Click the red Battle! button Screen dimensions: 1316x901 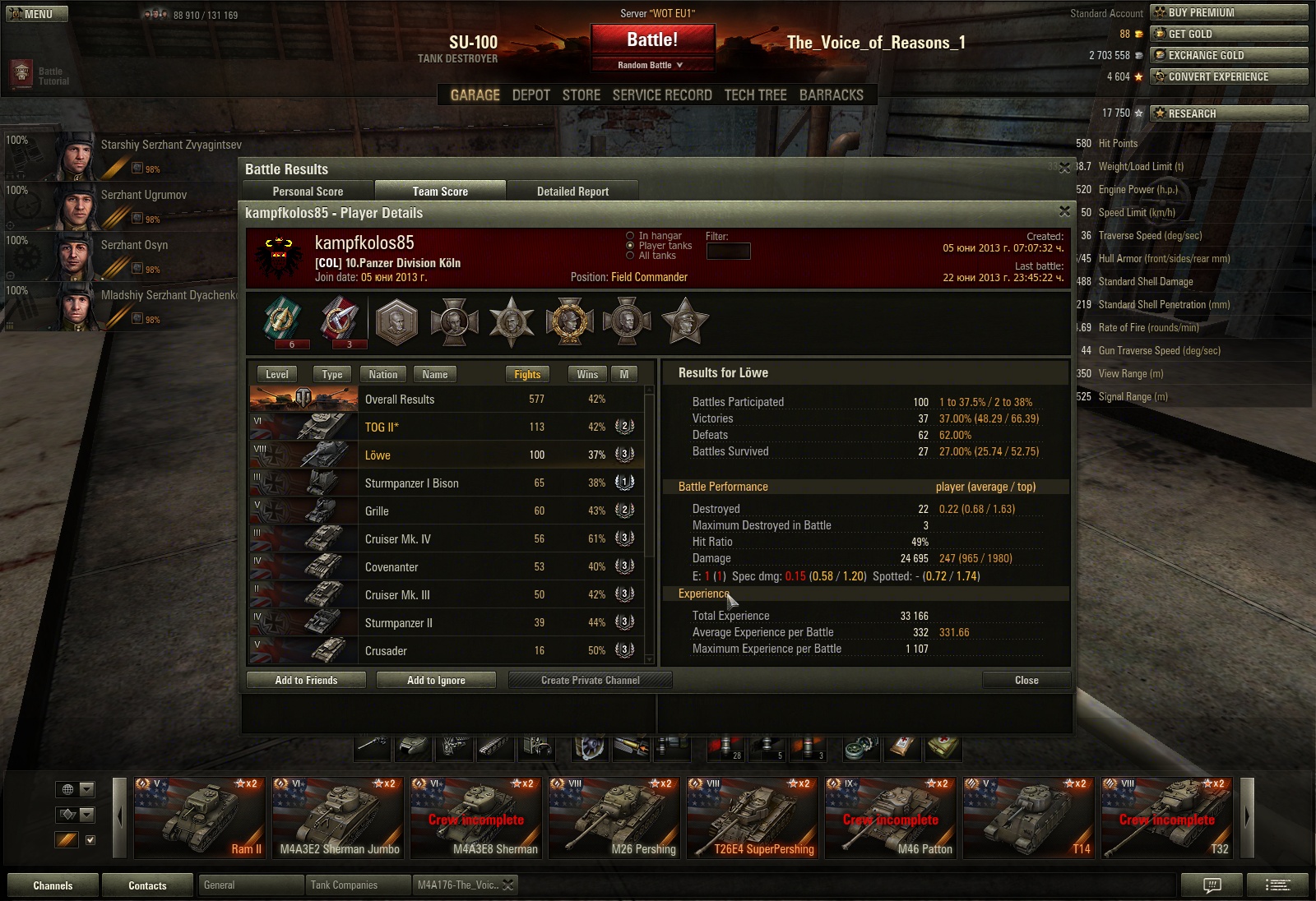coord(652,40)
